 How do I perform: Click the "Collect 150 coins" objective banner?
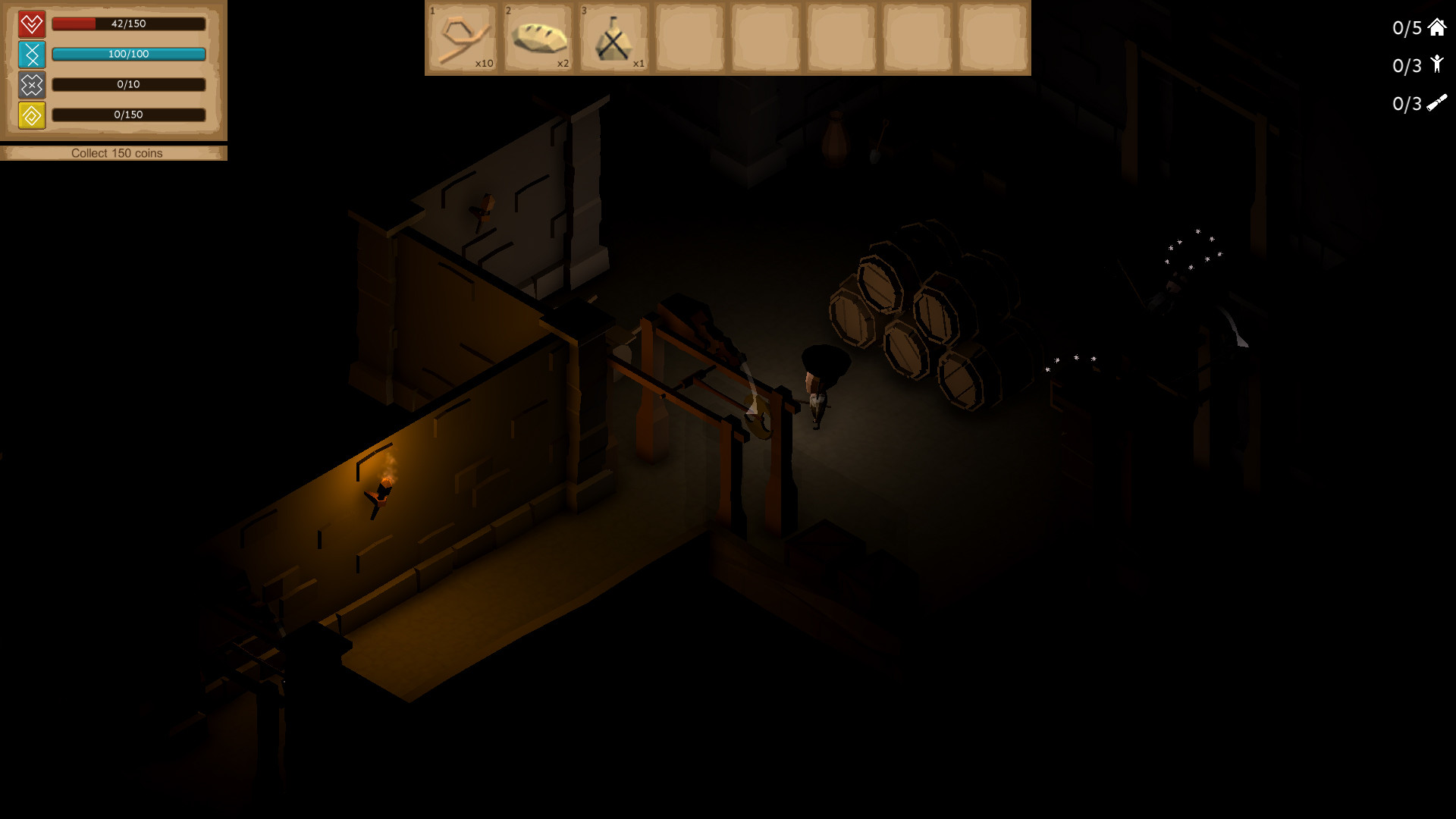(x=116, y=153)
